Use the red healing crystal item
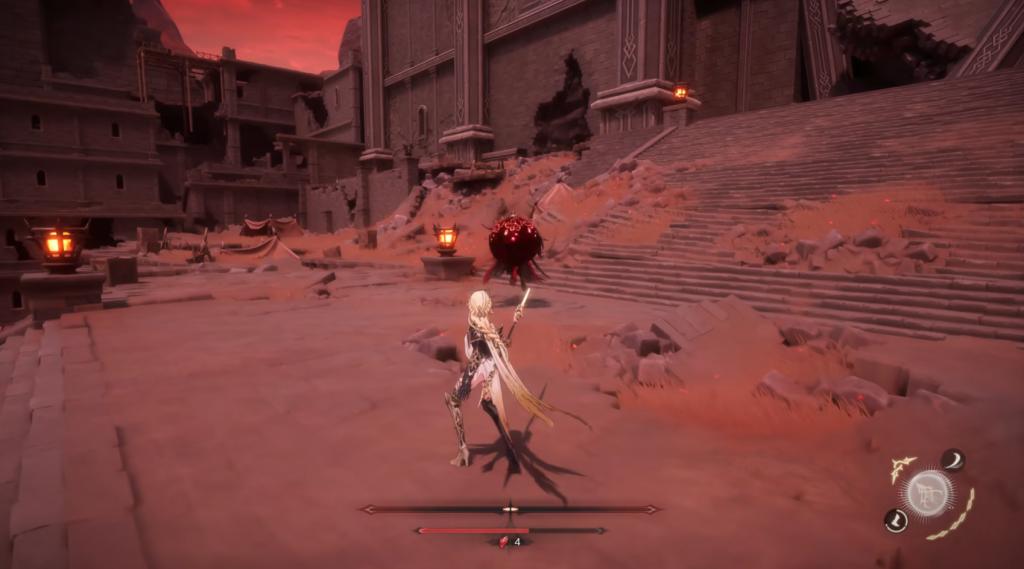The width and height of the screenshot is (1024, 569). tap(504, 542)
